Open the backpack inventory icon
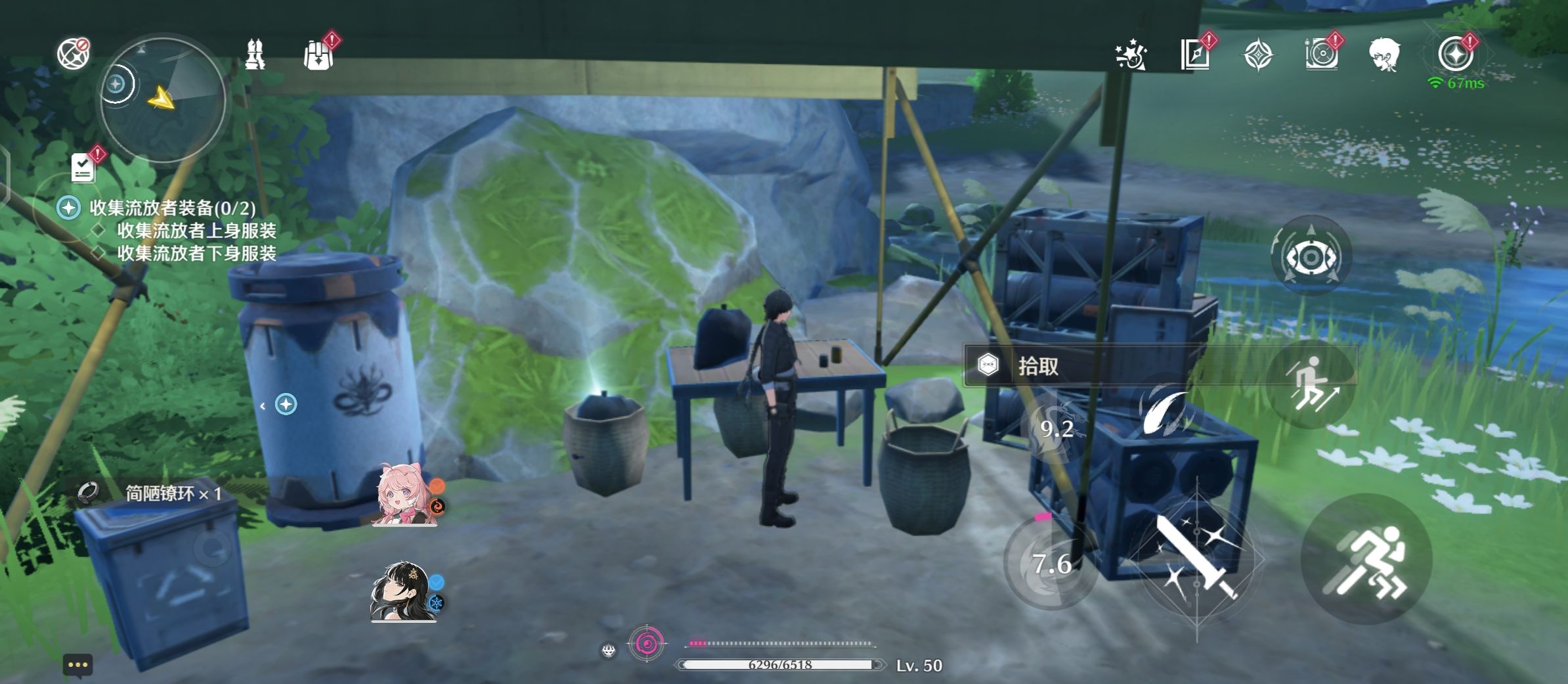The image size is (1568, 684). (319, 54)
